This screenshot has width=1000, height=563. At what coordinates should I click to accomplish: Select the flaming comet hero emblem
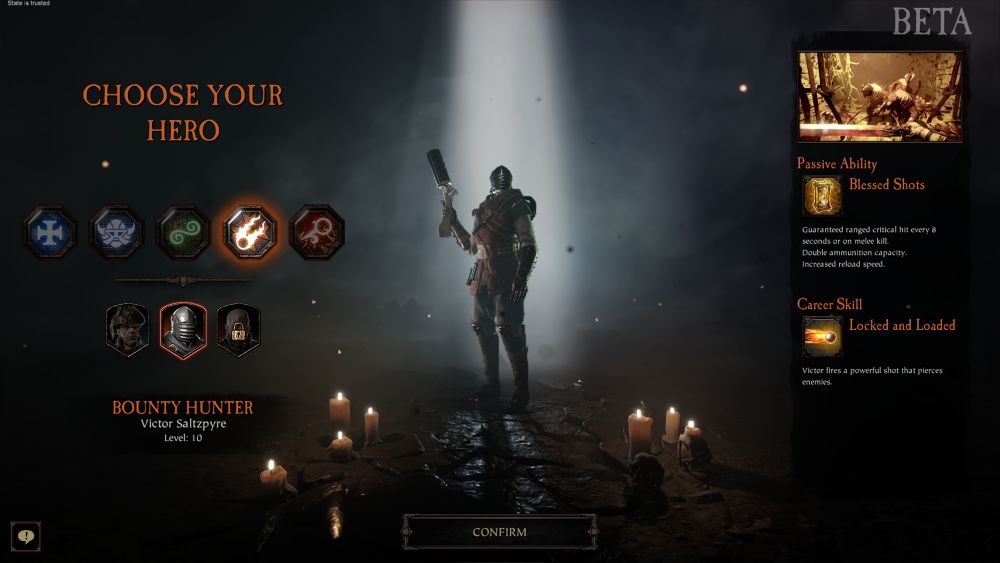tap(250, 233)
